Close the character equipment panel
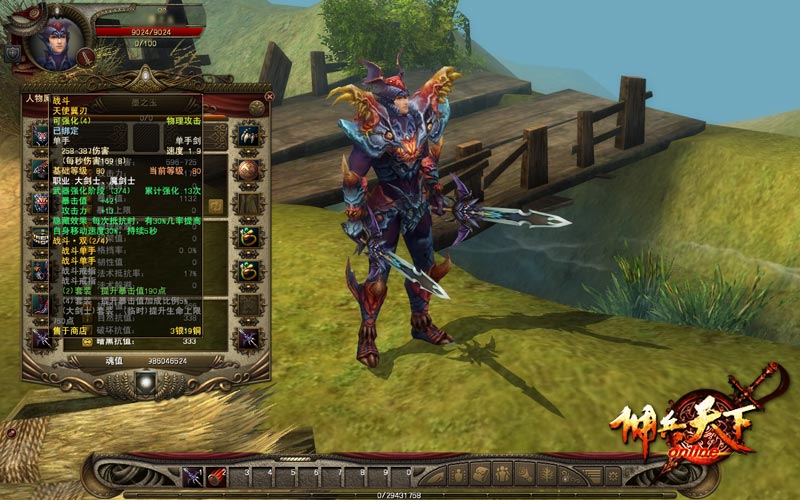Image resolution: width=800 pixels, height=500 pixels. [268, 96]
